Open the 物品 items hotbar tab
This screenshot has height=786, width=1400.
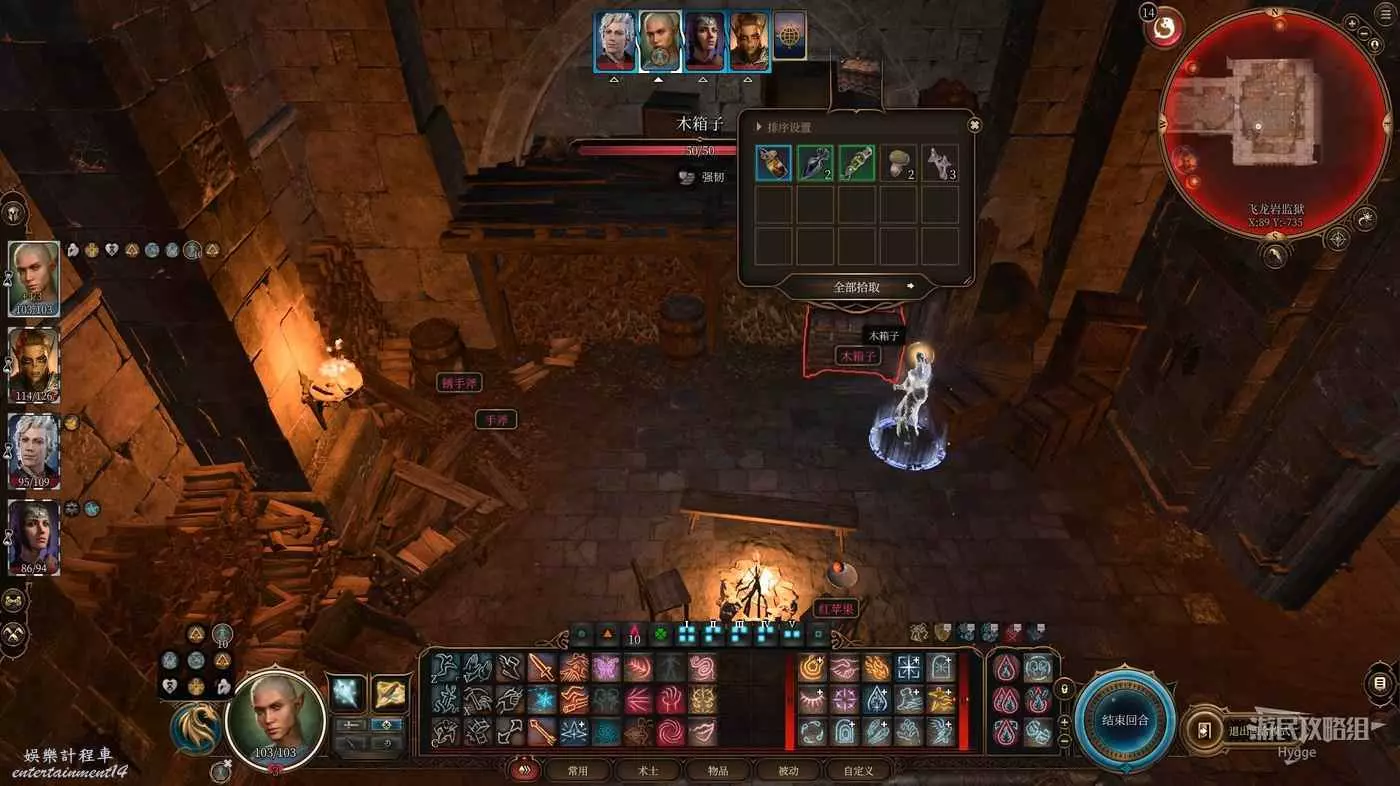tap(718, 771)
